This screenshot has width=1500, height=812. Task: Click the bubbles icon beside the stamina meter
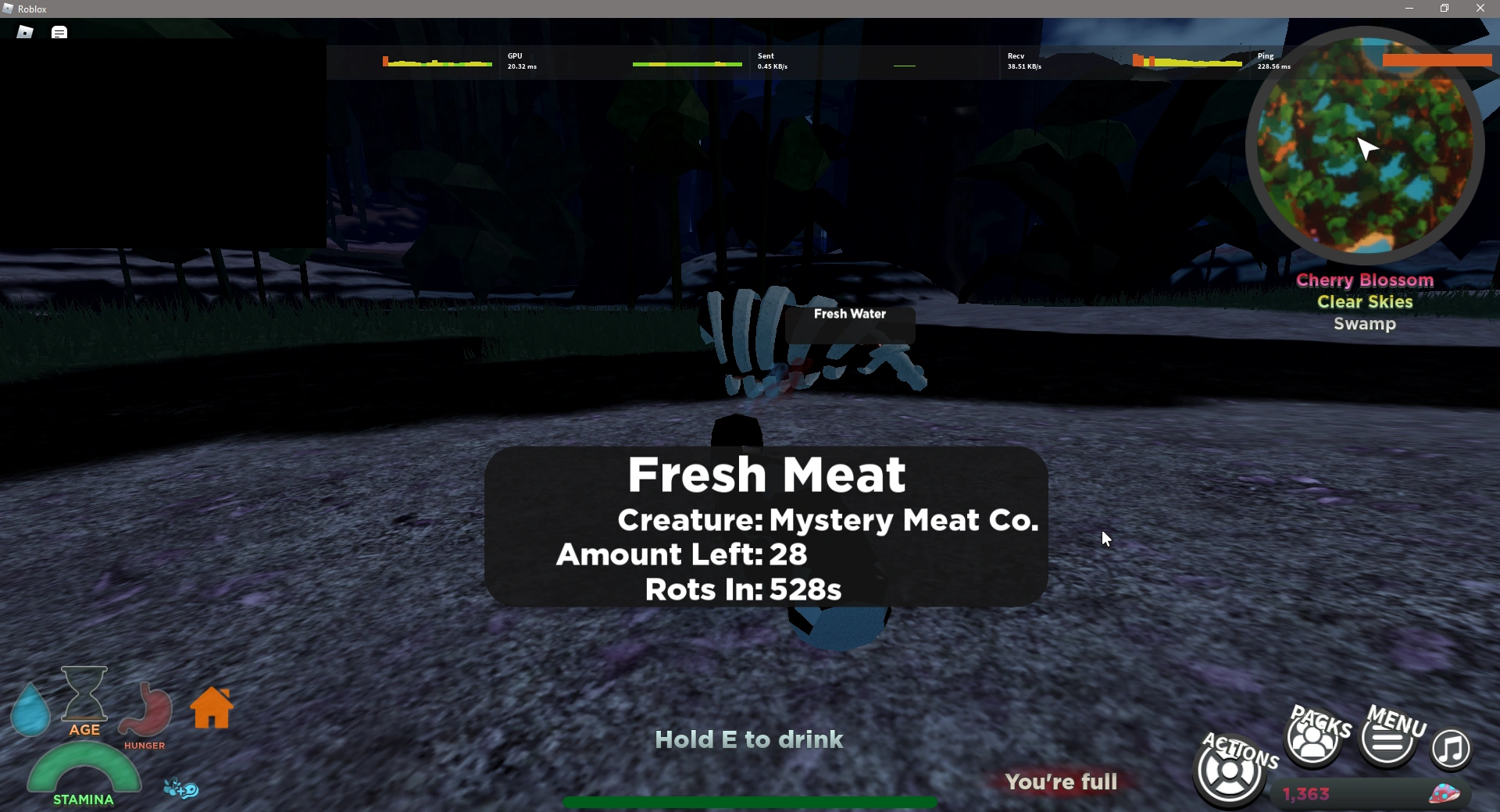click(x=181, y=789)
